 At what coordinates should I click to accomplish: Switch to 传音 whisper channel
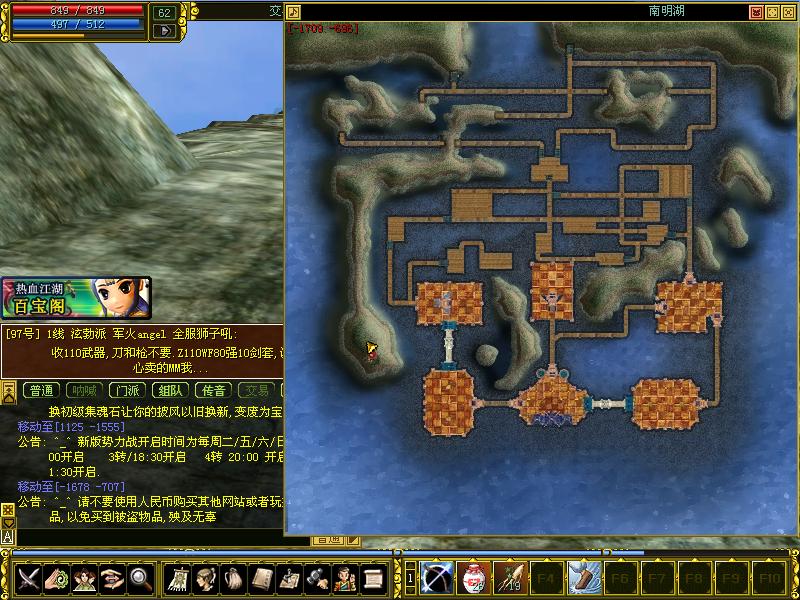click(x=213, y=391)
